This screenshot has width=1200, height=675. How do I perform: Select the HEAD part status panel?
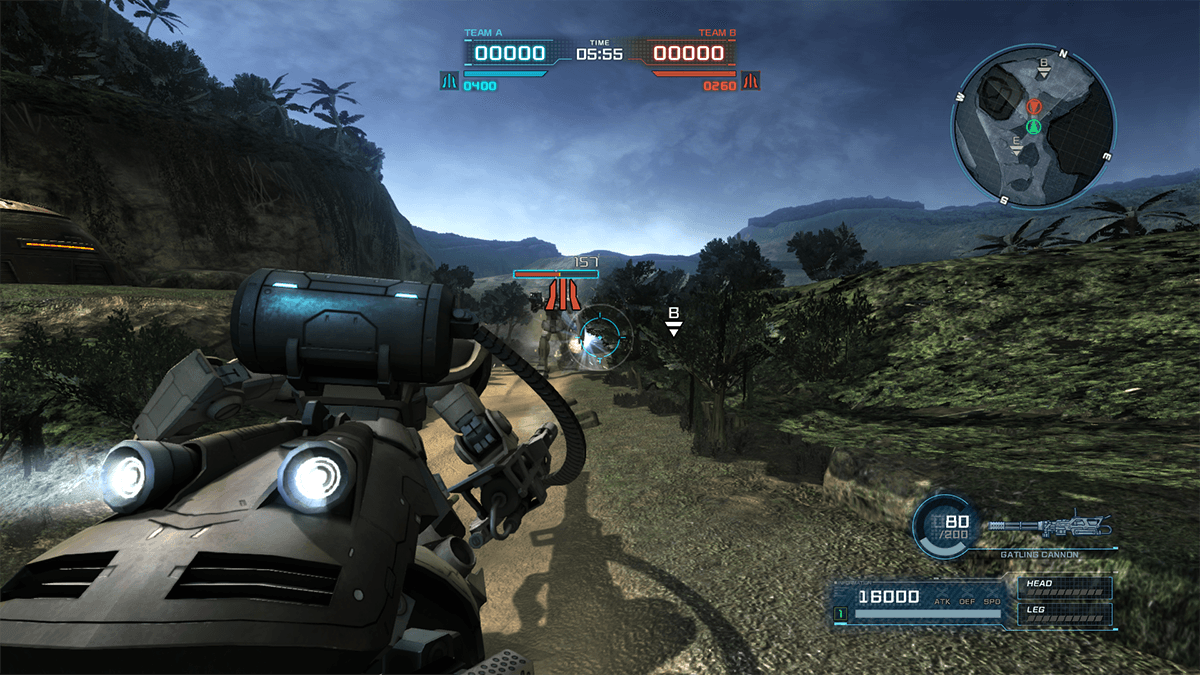click(x=1065, y=588)
